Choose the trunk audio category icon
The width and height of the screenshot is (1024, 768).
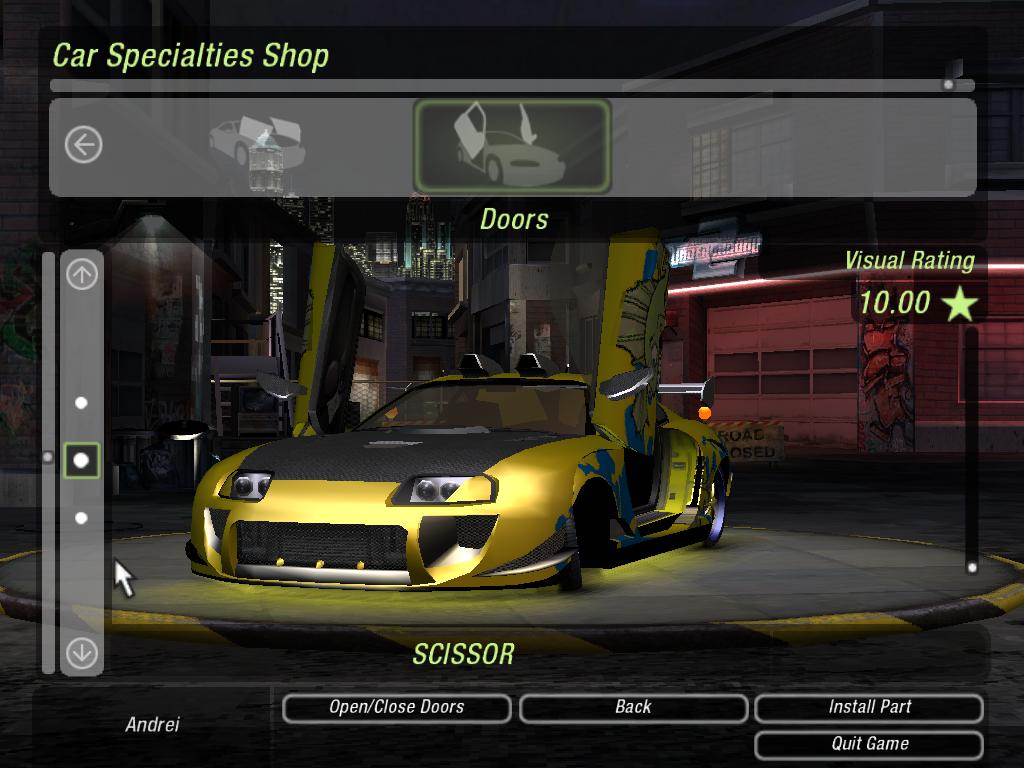pyautogui.click(x=256, y=146)
